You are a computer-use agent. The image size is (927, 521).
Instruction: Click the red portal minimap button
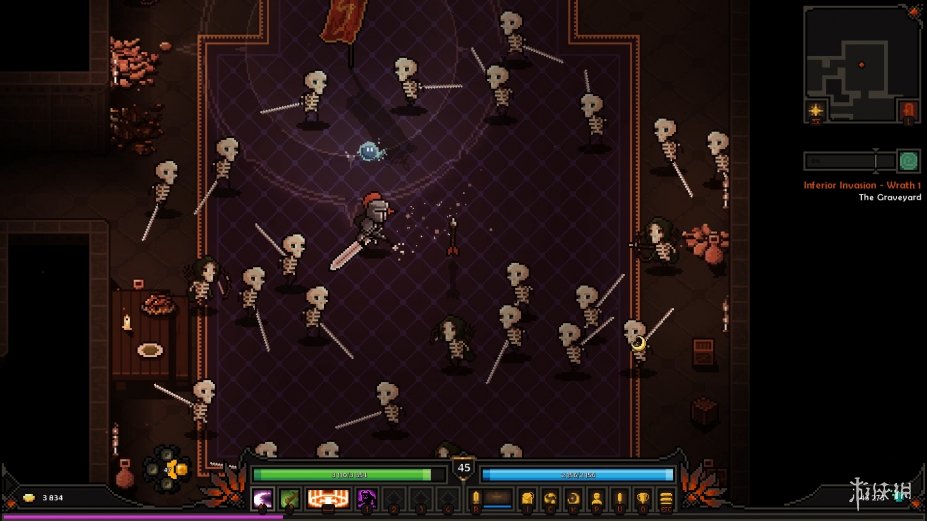coord(907,110)
